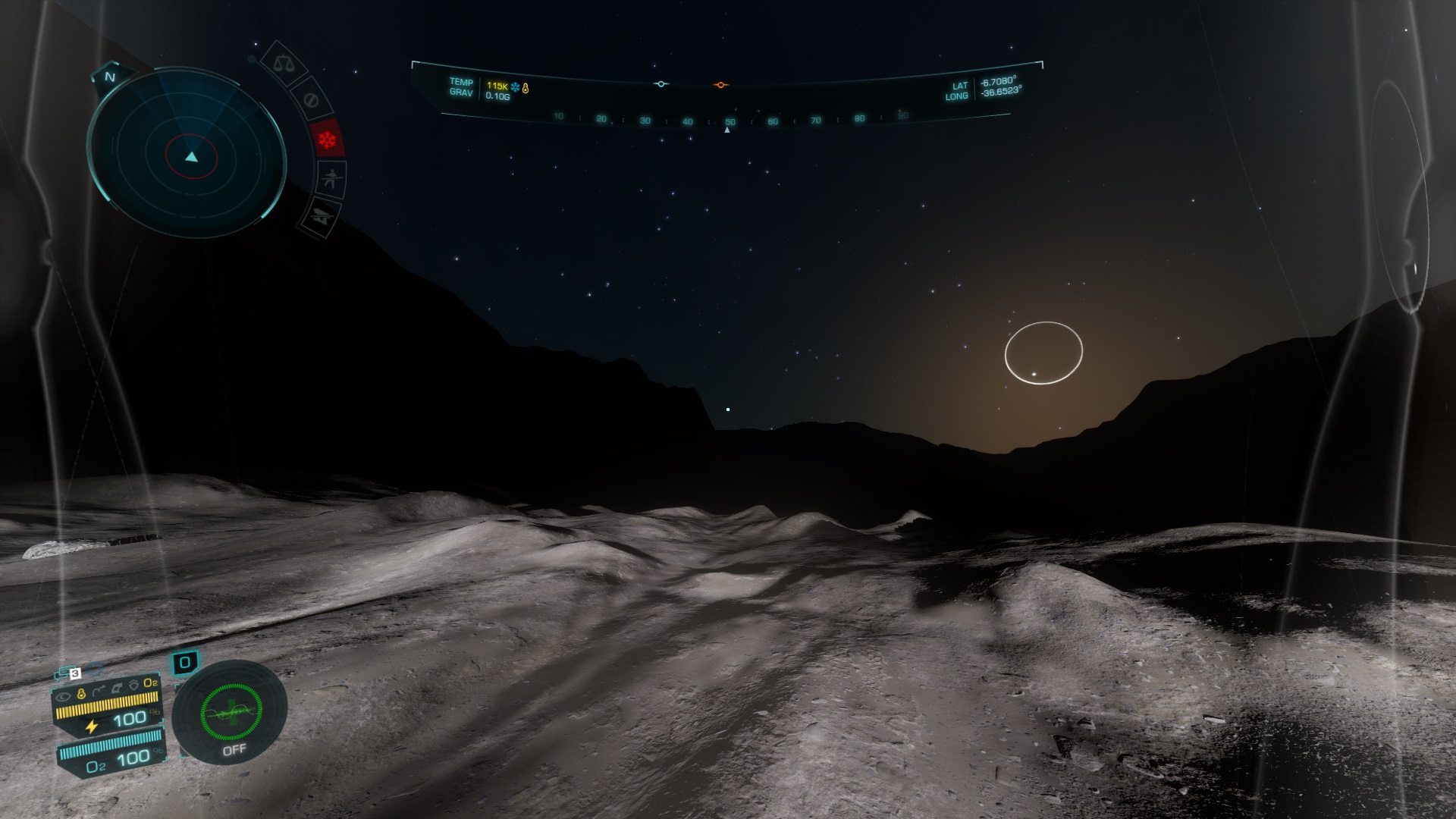Click the yellow thermometer suit status icon

82,694
